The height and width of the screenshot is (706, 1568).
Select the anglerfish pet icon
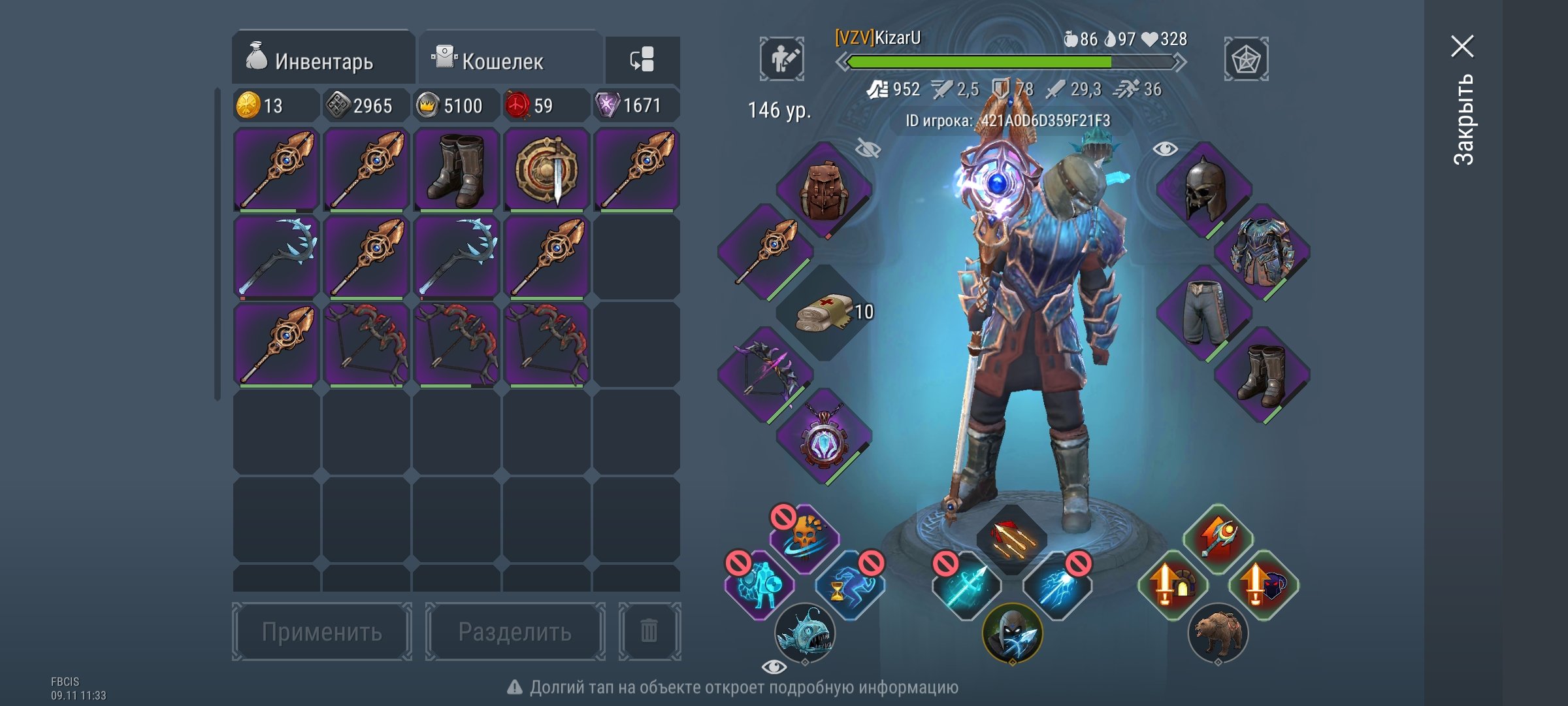[805, 632]
